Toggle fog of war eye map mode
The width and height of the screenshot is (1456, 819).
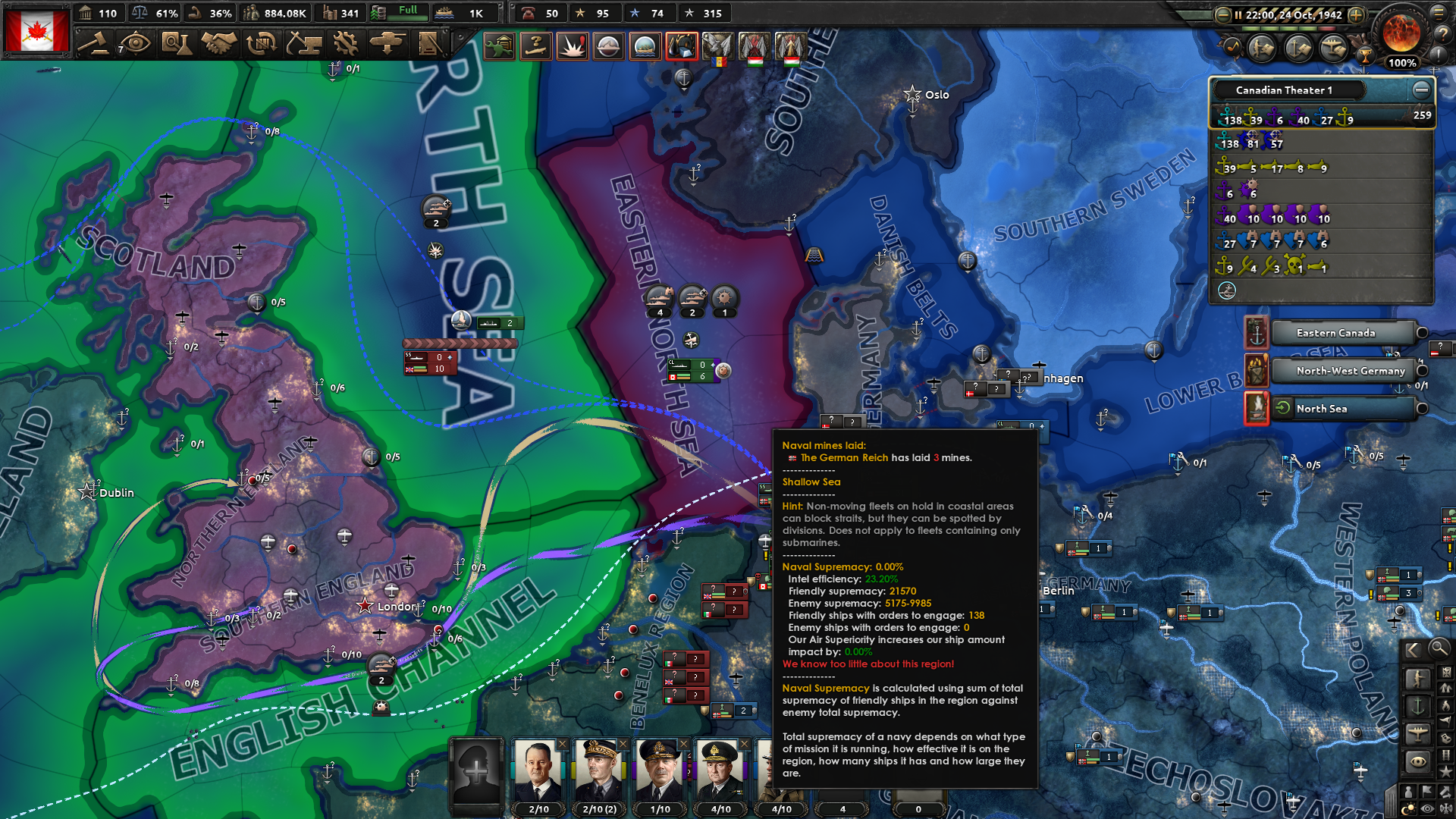point(1417,760)
